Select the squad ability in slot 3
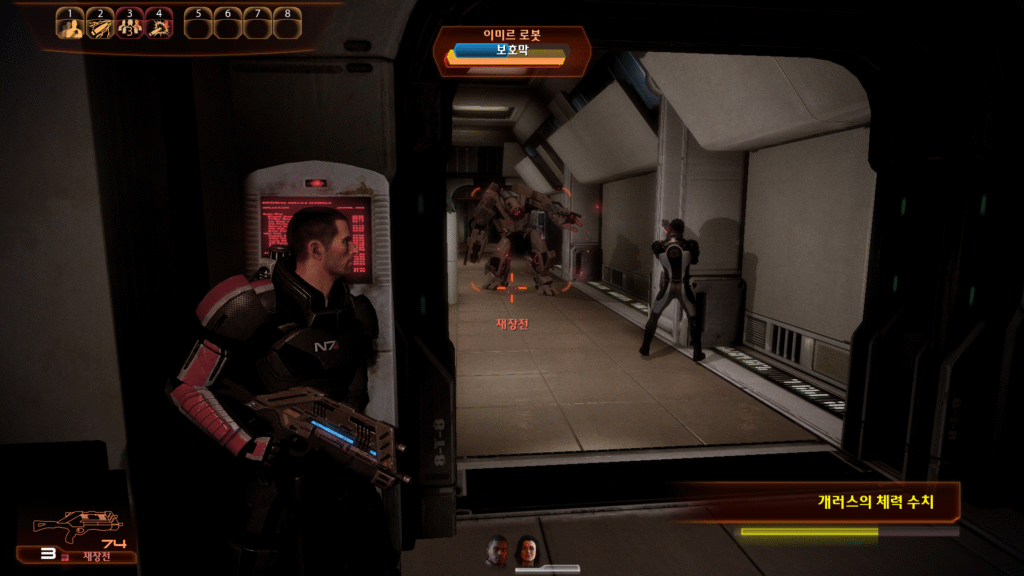Screen dimensions: 1024x576 (129, 25)
